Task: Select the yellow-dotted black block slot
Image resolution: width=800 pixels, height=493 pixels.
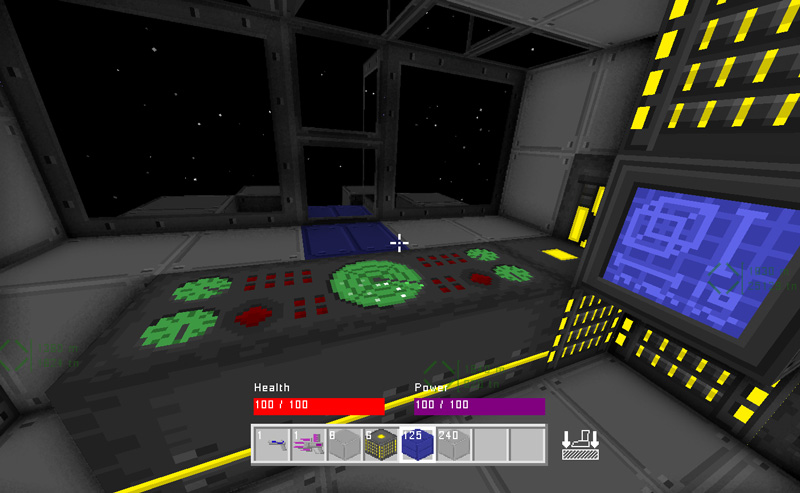Action: pyautogui.click(x=380, y=444)
